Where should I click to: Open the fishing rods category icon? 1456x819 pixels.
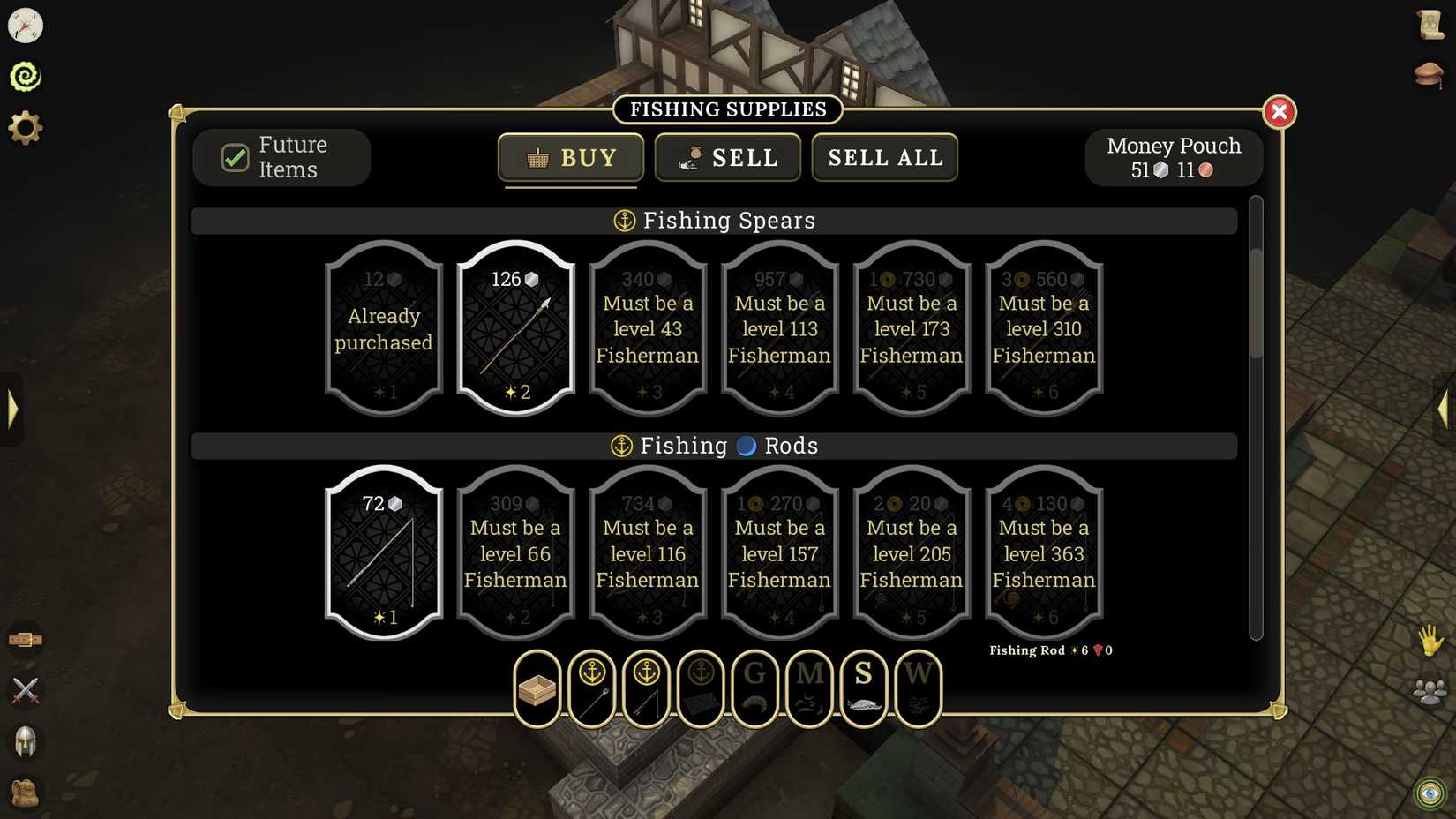pyautogui.click(x=646, y=688)
